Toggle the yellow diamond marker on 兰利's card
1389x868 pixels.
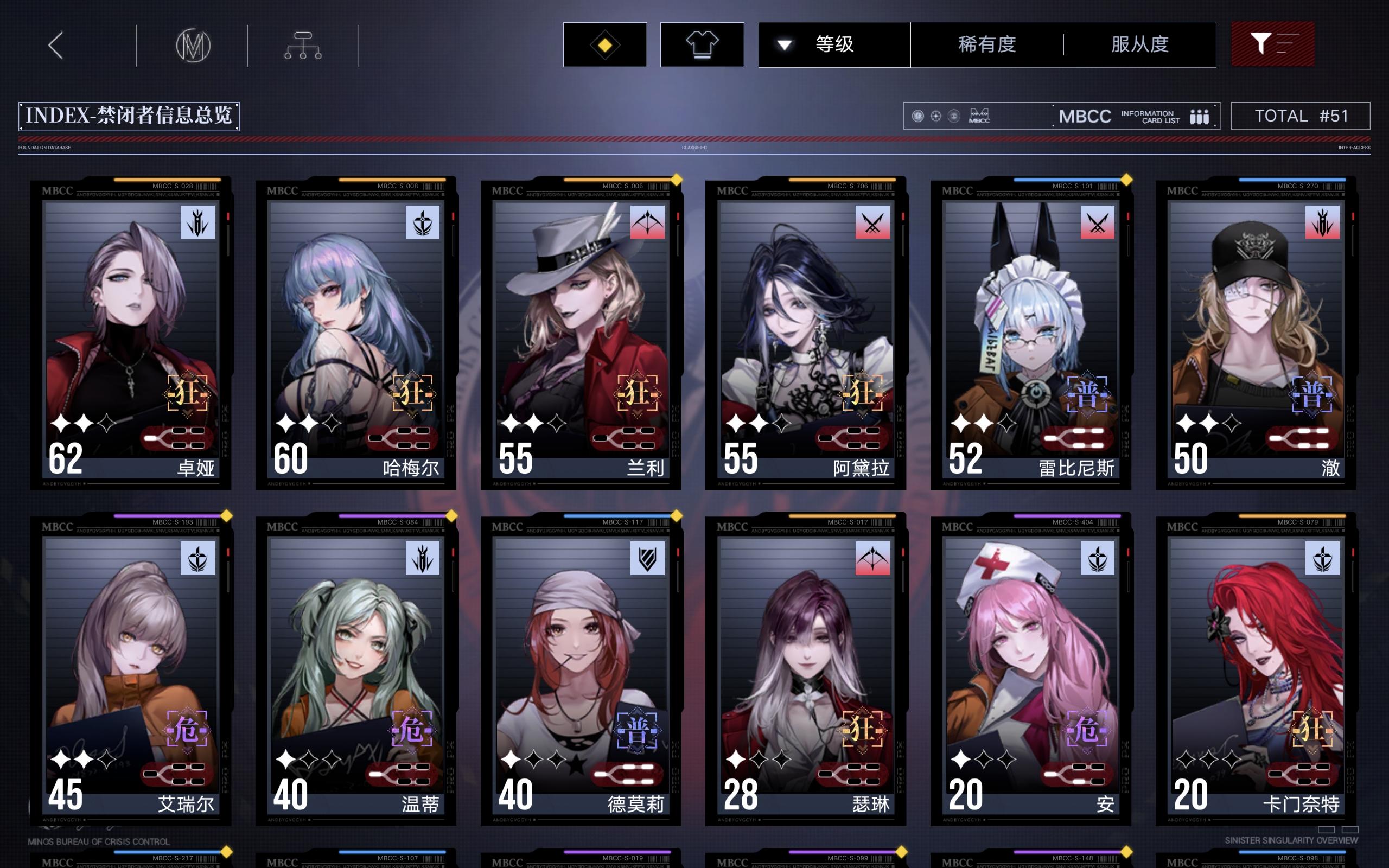(x=678, y=180)
